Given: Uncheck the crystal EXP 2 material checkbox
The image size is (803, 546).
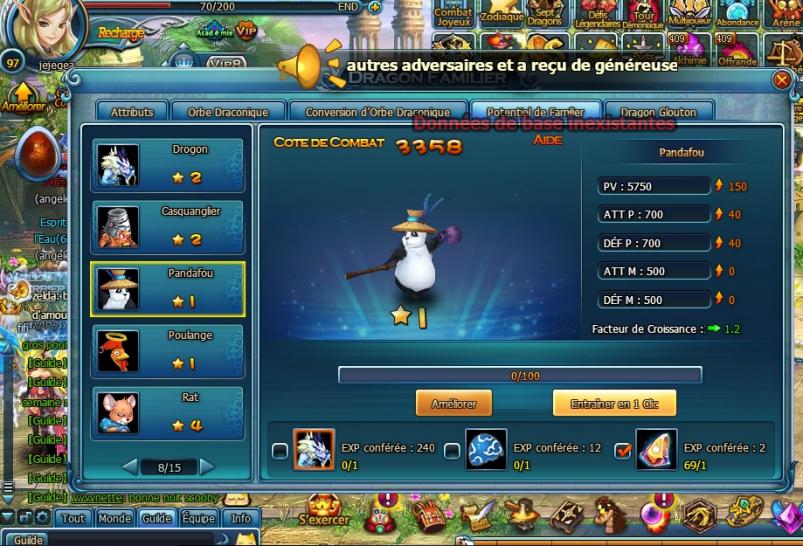Looking at the screenshot, I should point(621,451).
